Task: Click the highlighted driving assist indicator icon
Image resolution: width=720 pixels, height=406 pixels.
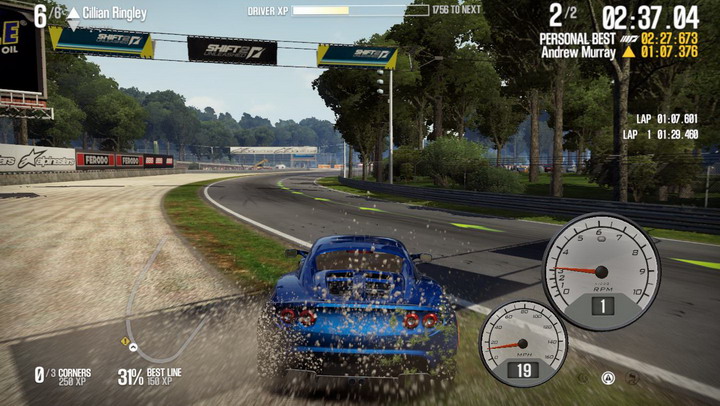Action: [x=607, y=377]
